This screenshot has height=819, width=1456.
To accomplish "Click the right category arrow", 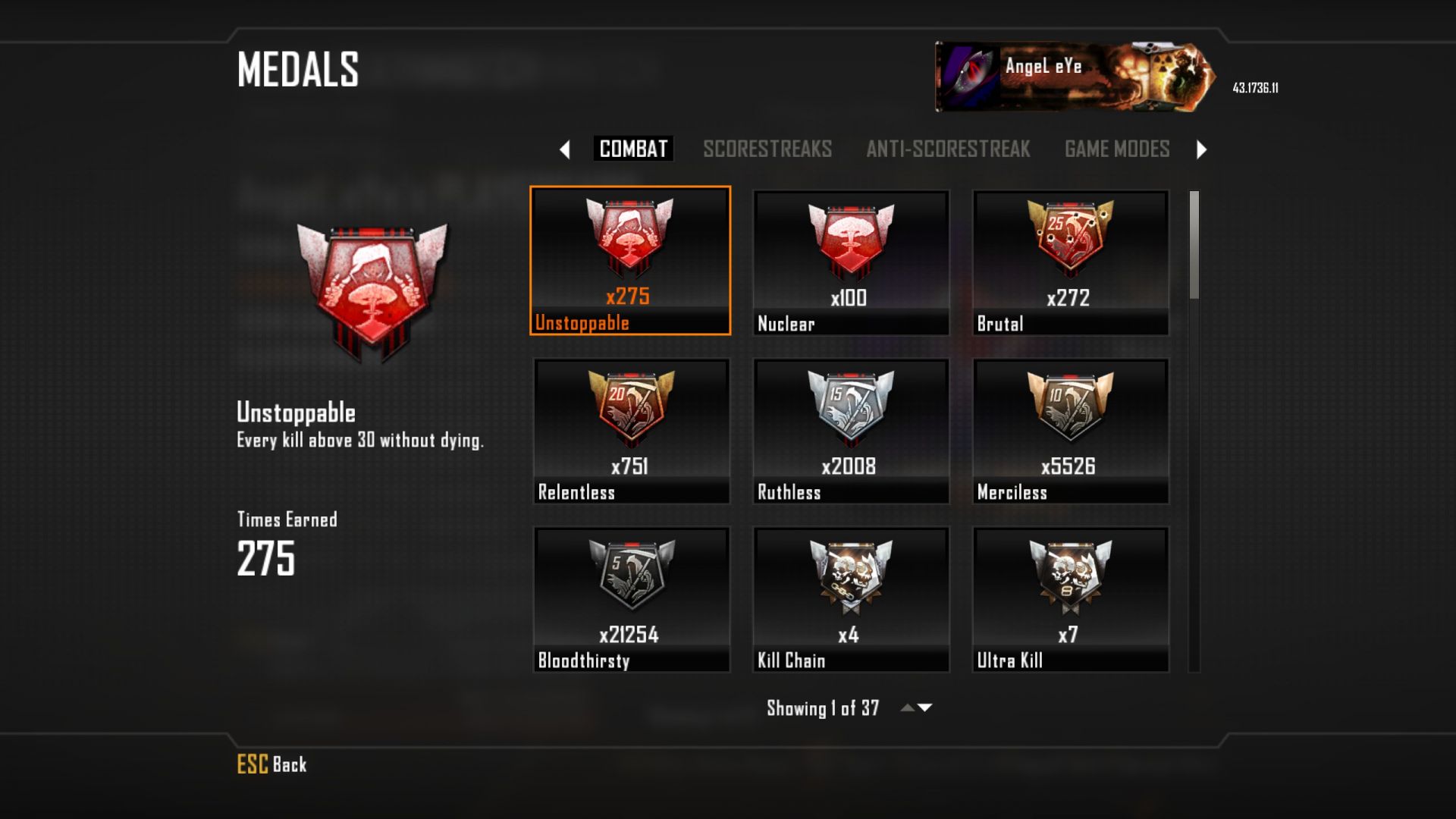I will pyautogui.click(x=1201, y=149).
